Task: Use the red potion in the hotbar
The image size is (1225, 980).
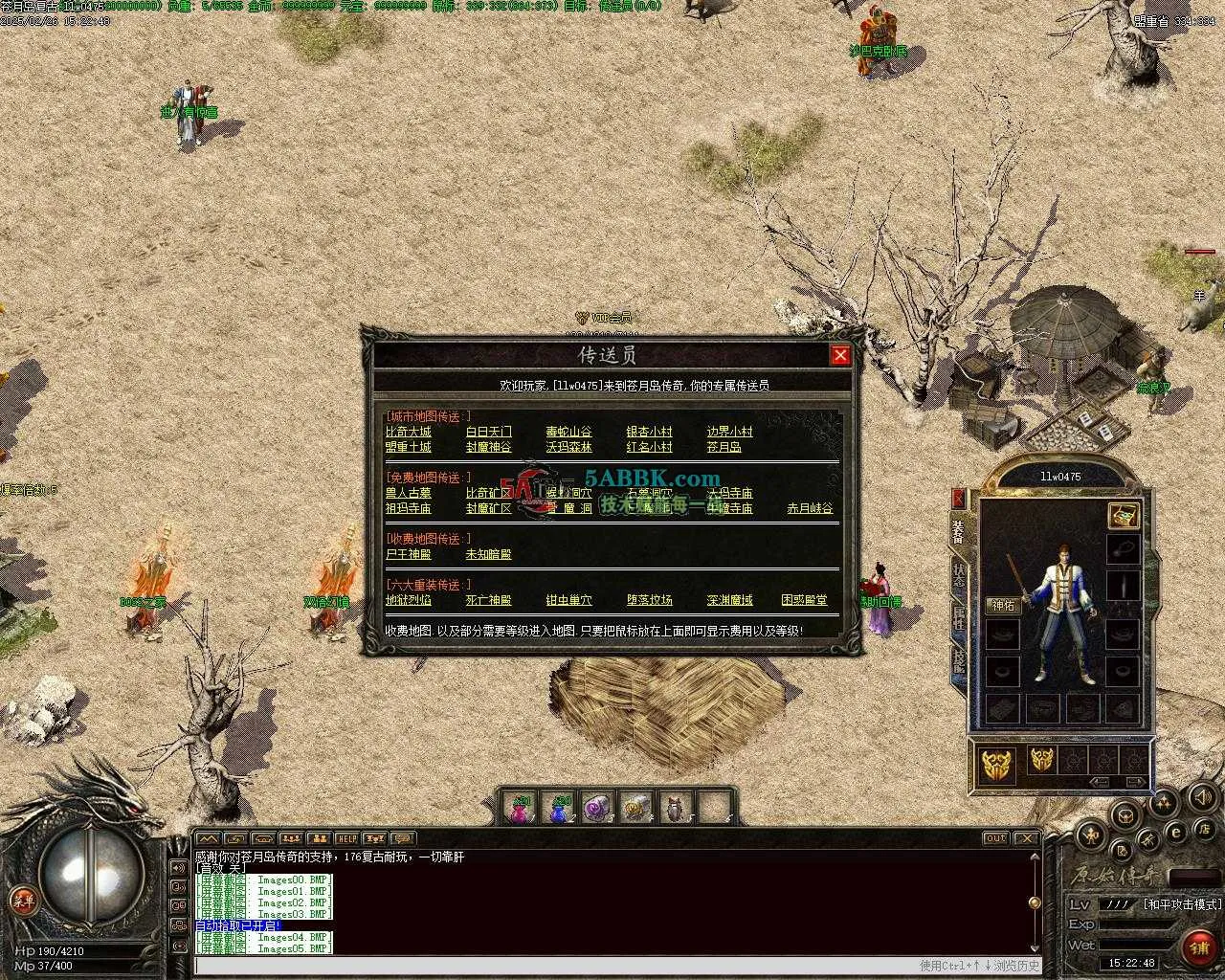Action: 522,810
